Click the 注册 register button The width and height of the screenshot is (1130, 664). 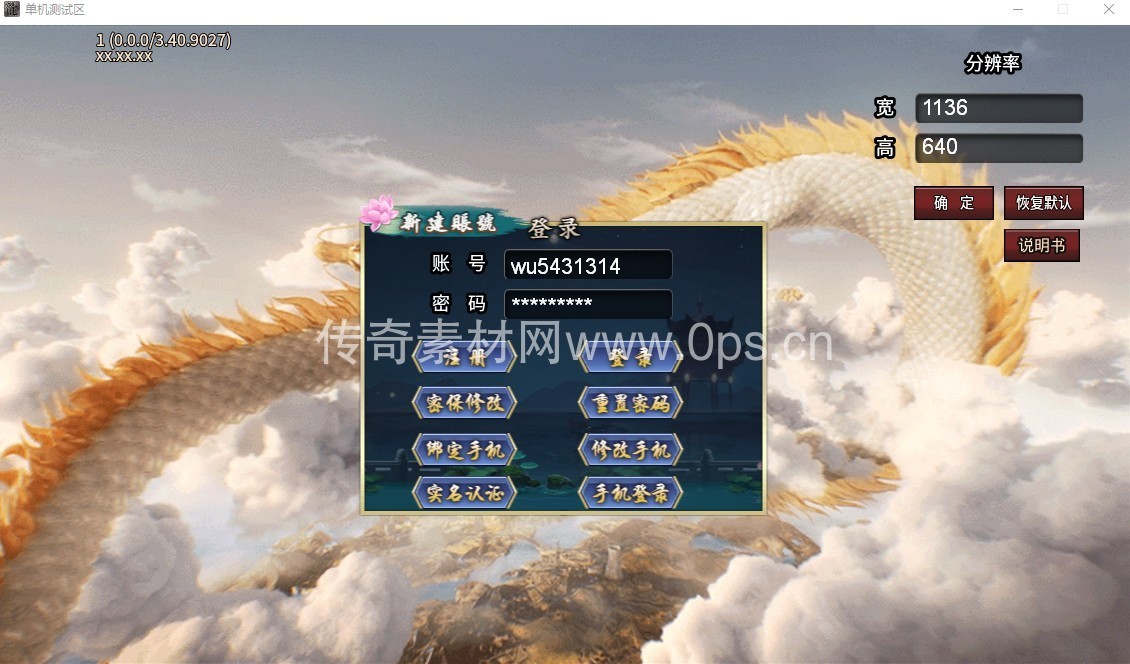point(464,357)
